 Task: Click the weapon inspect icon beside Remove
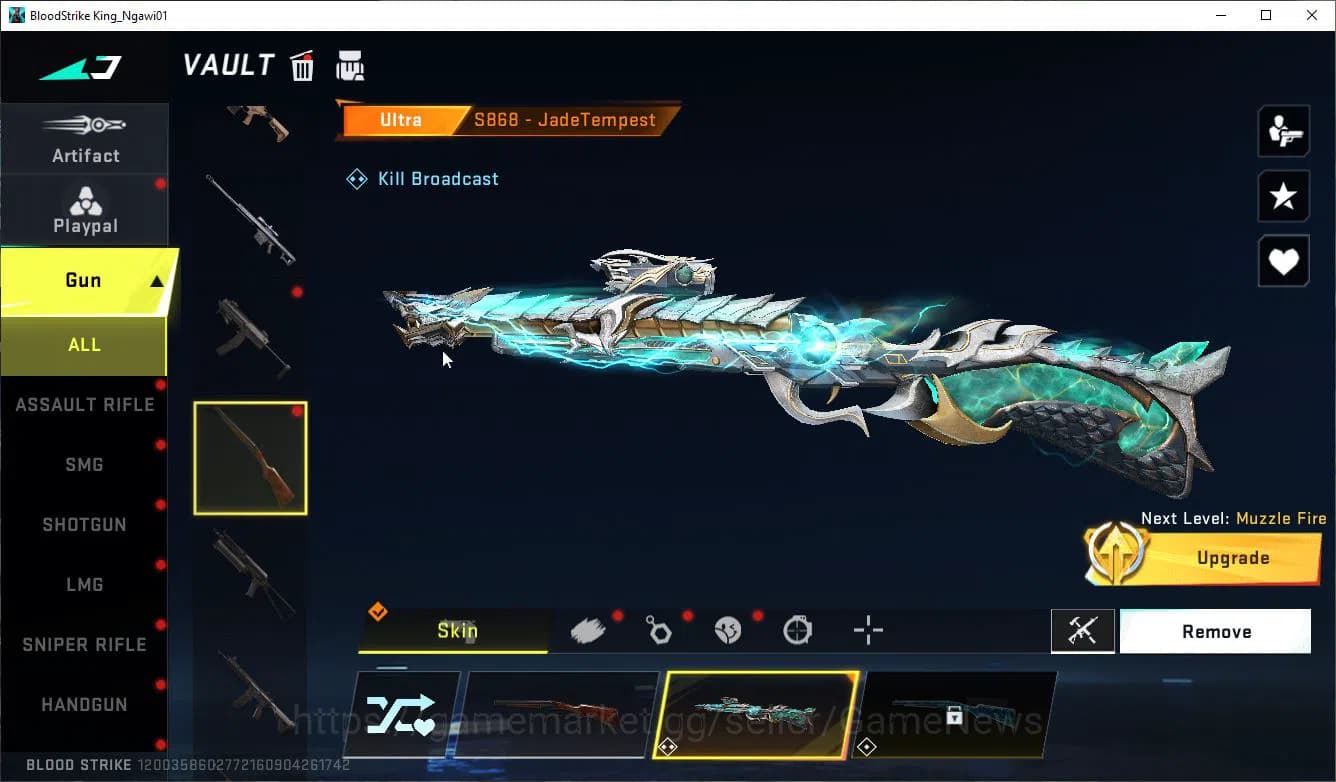(1083, 630)
